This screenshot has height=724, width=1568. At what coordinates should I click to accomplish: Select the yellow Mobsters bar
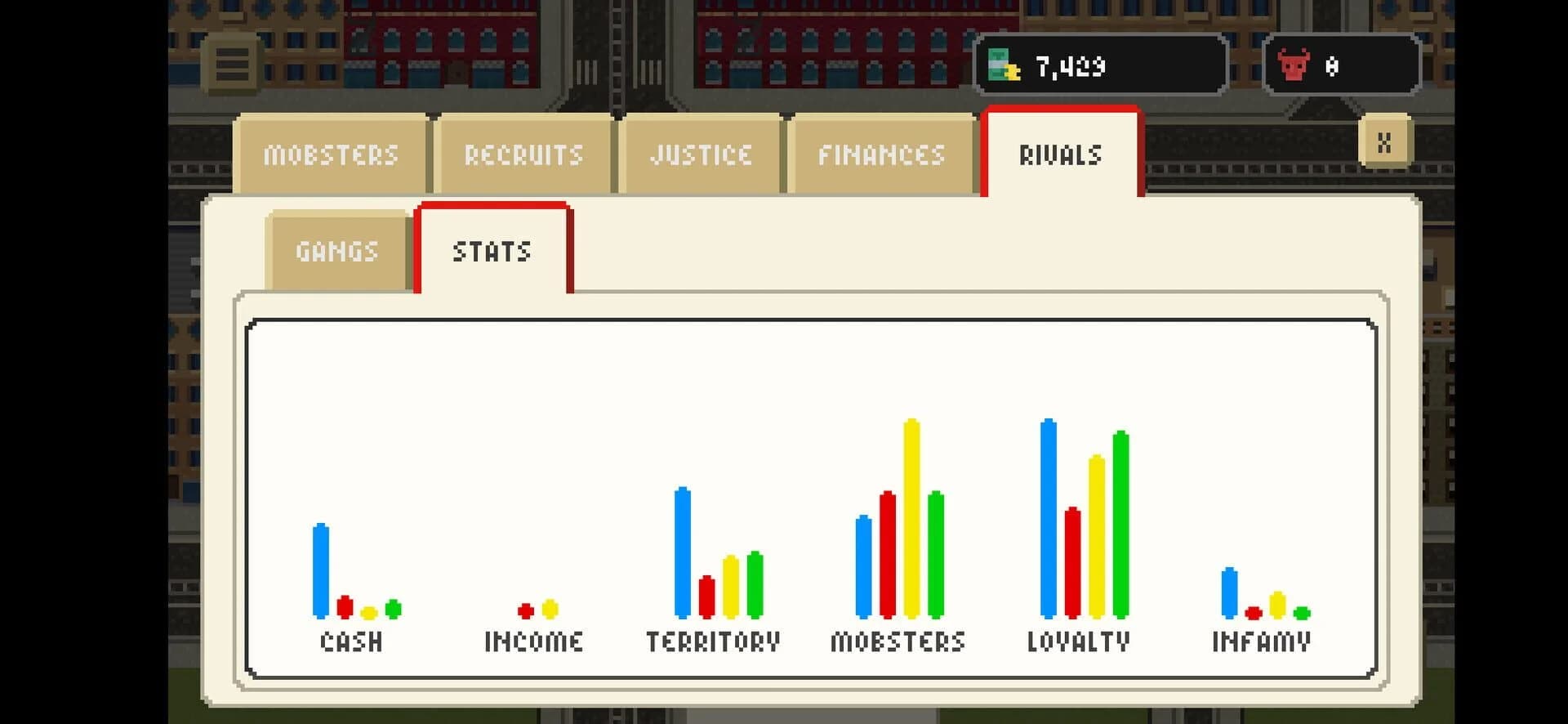pyautogui.click(x=911, y=515)
